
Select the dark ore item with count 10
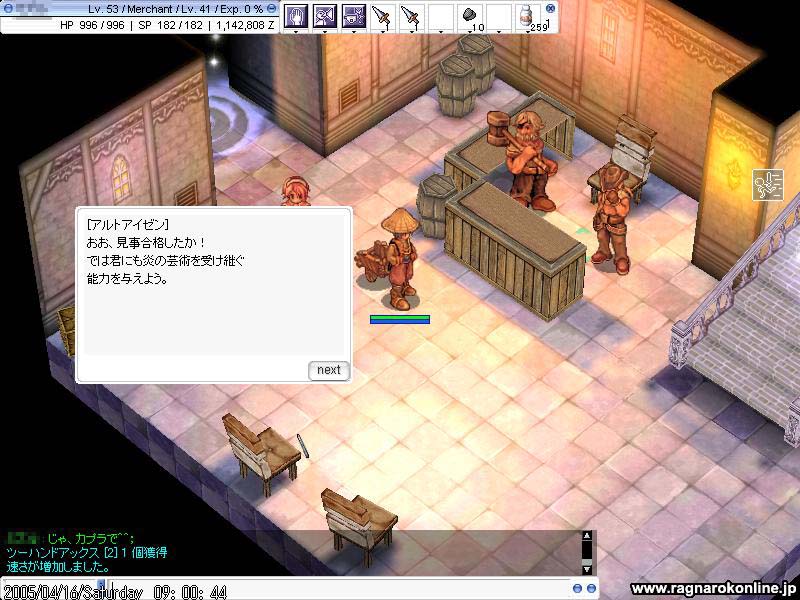coord(469,16)
